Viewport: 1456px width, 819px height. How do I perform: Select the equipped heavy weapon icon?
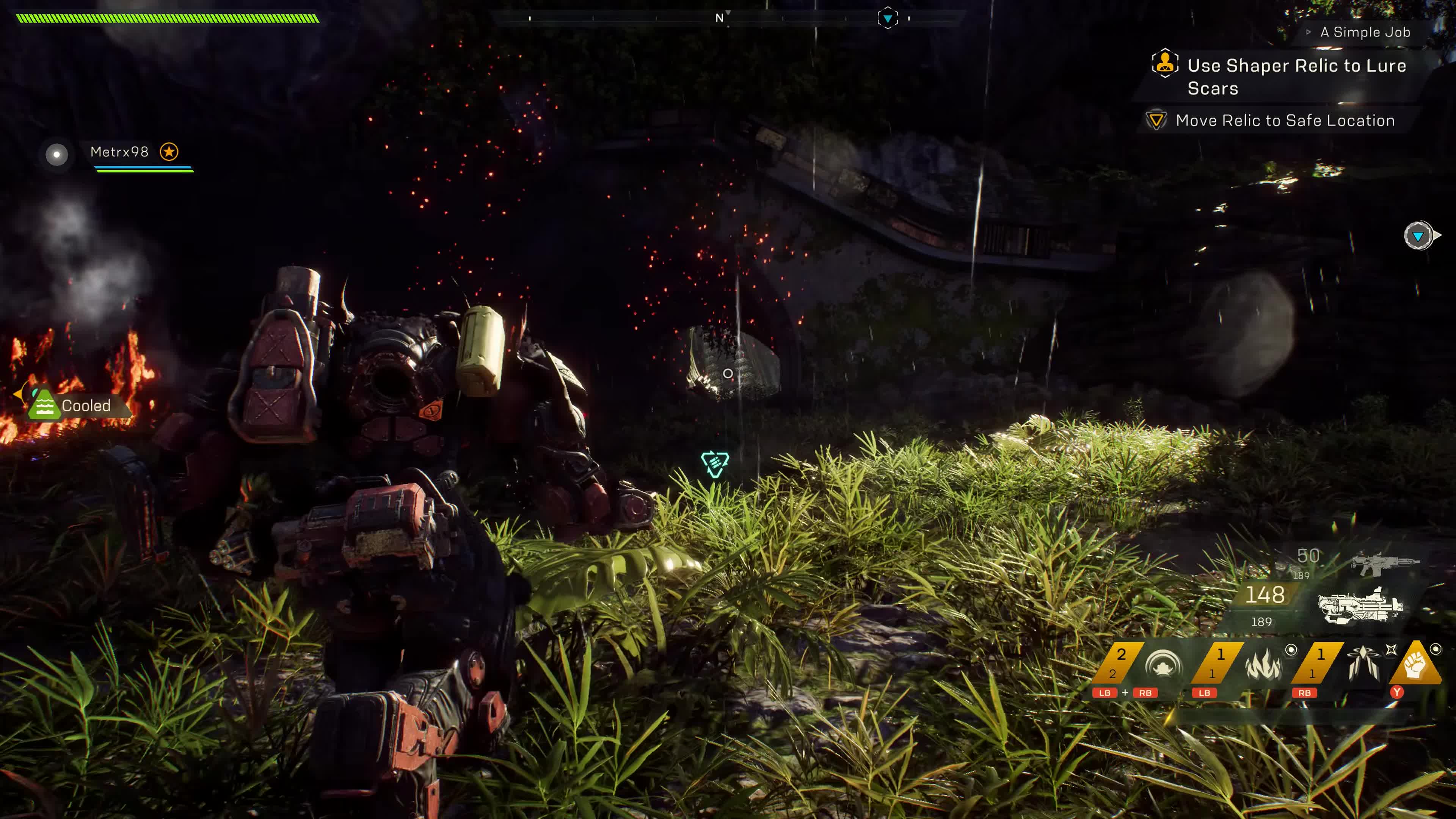pyautogui.click(x=1359, y=606)
